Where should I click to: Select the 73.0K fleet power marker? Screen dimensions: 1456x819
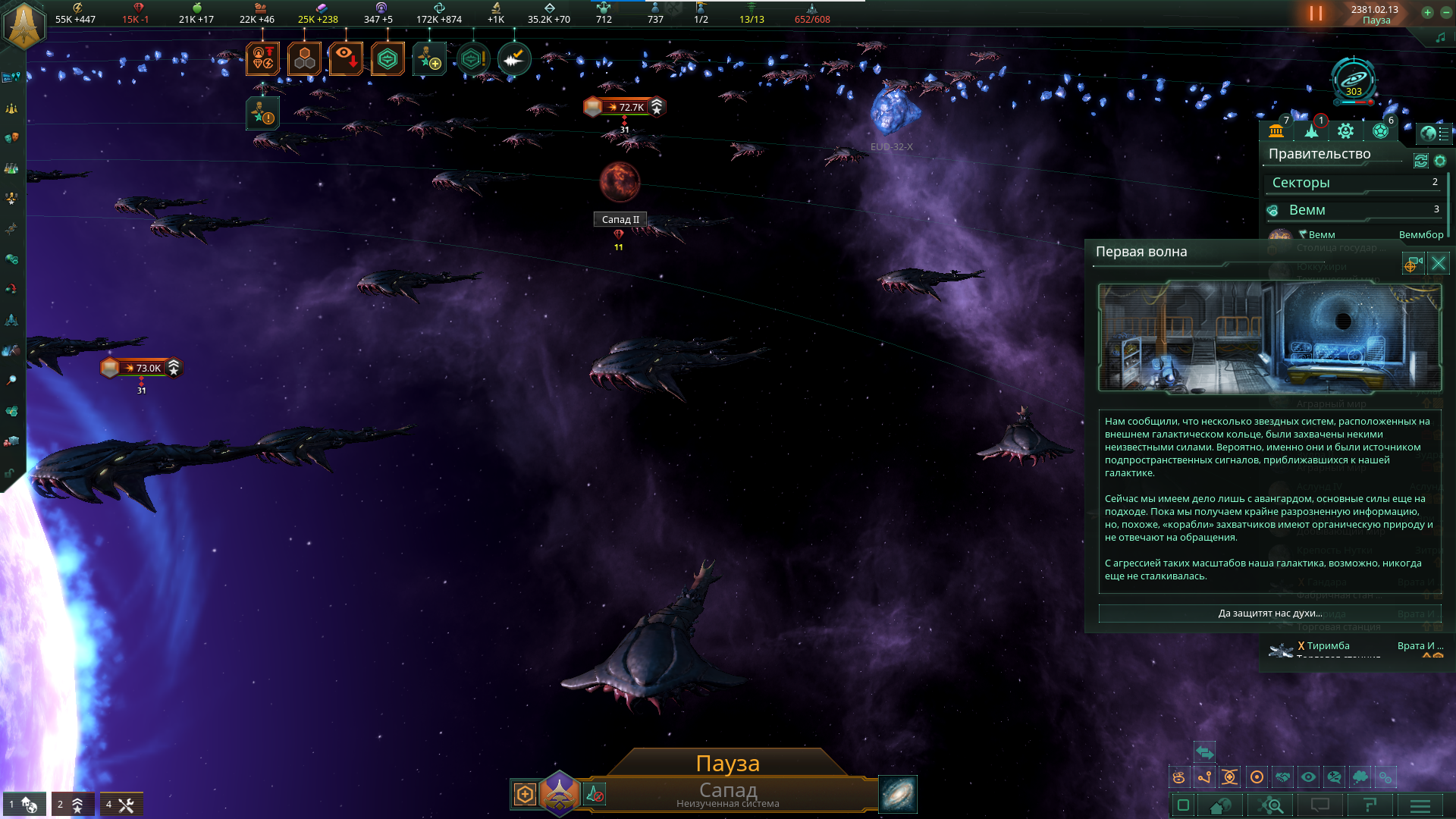[142, 368]
